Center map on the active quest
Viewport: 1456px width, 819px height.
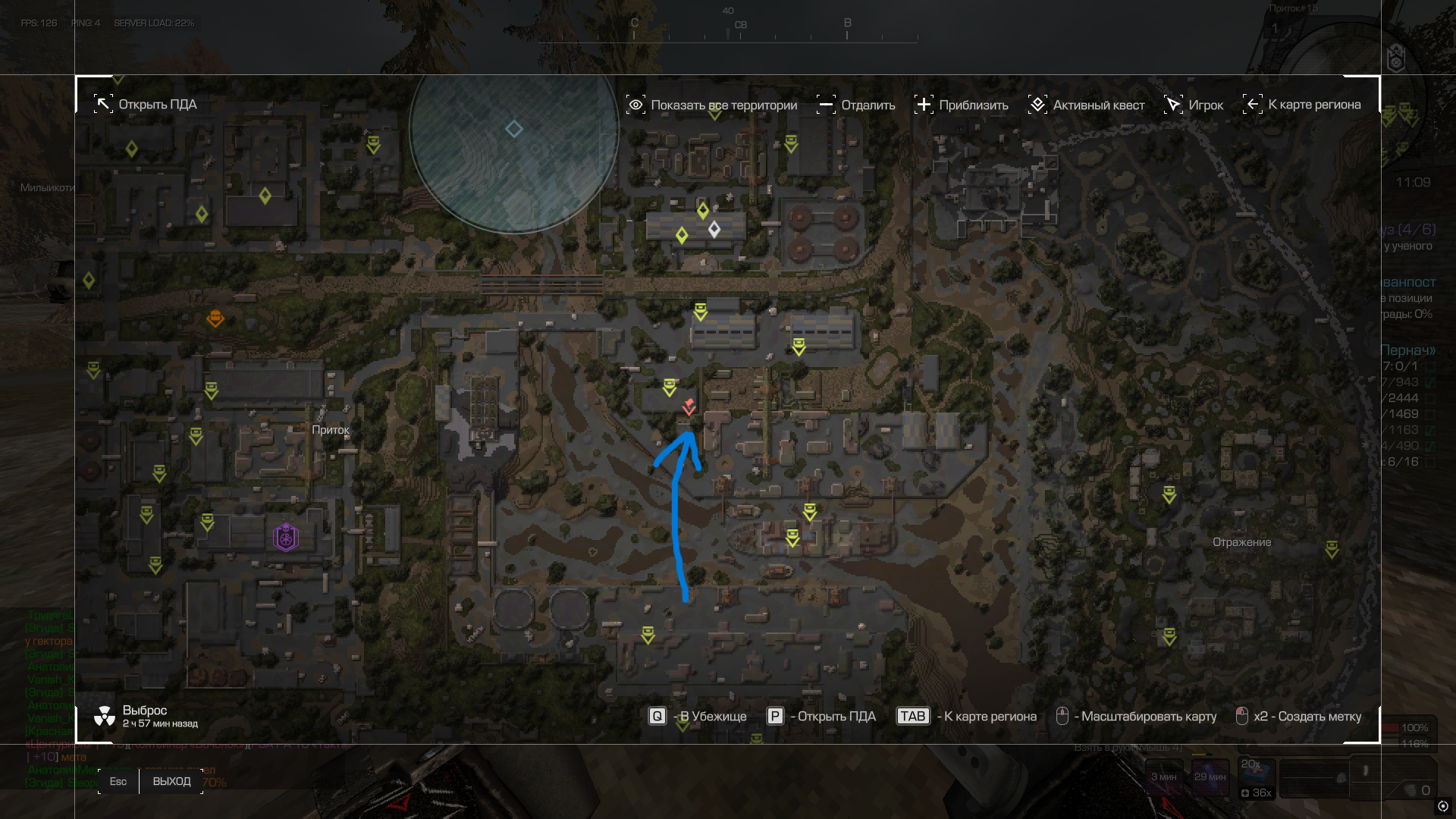[x=1087, y=105]
